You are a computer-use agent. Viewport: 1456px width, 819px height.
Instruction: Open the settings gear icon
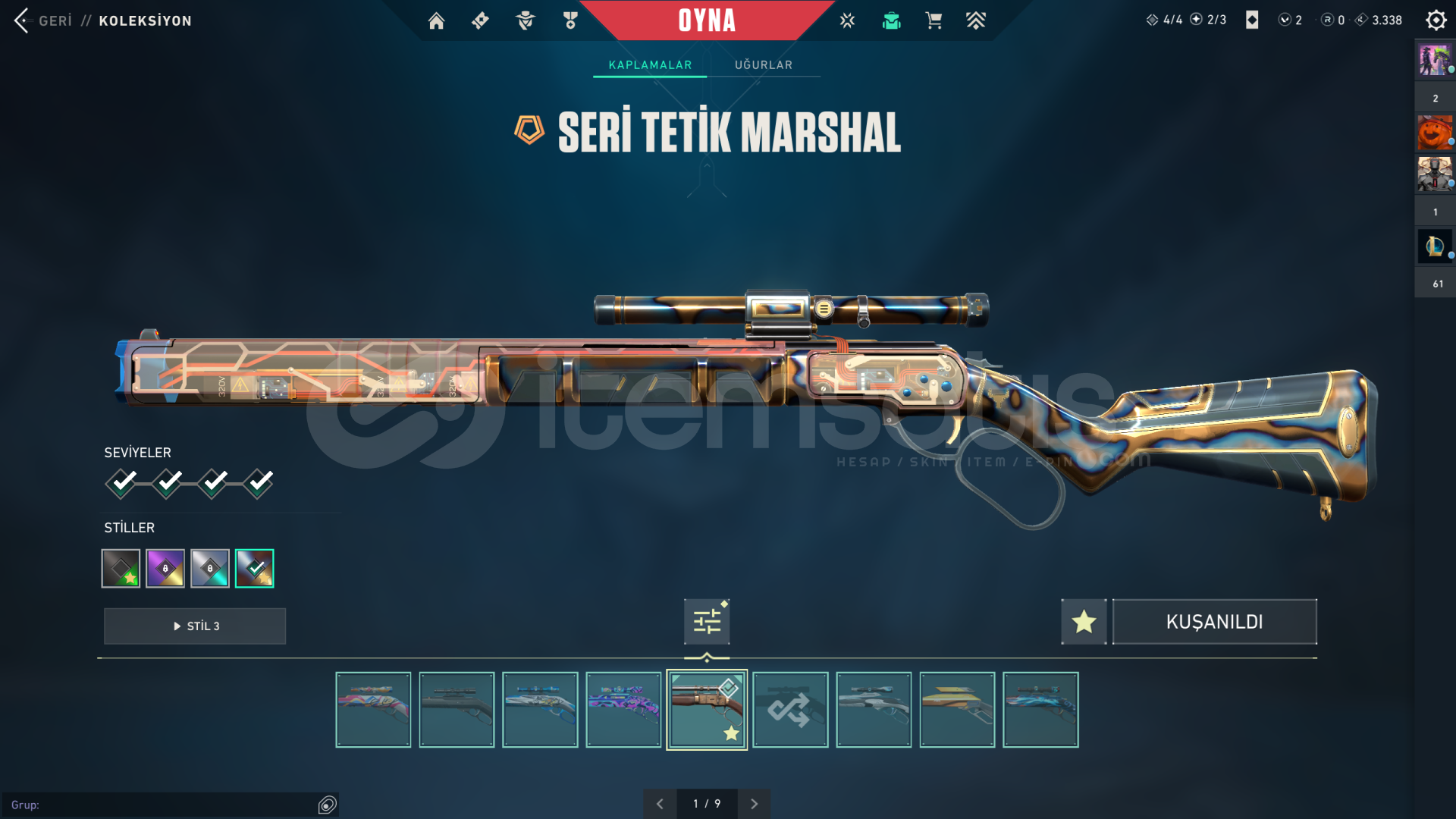coord(1436,20)
